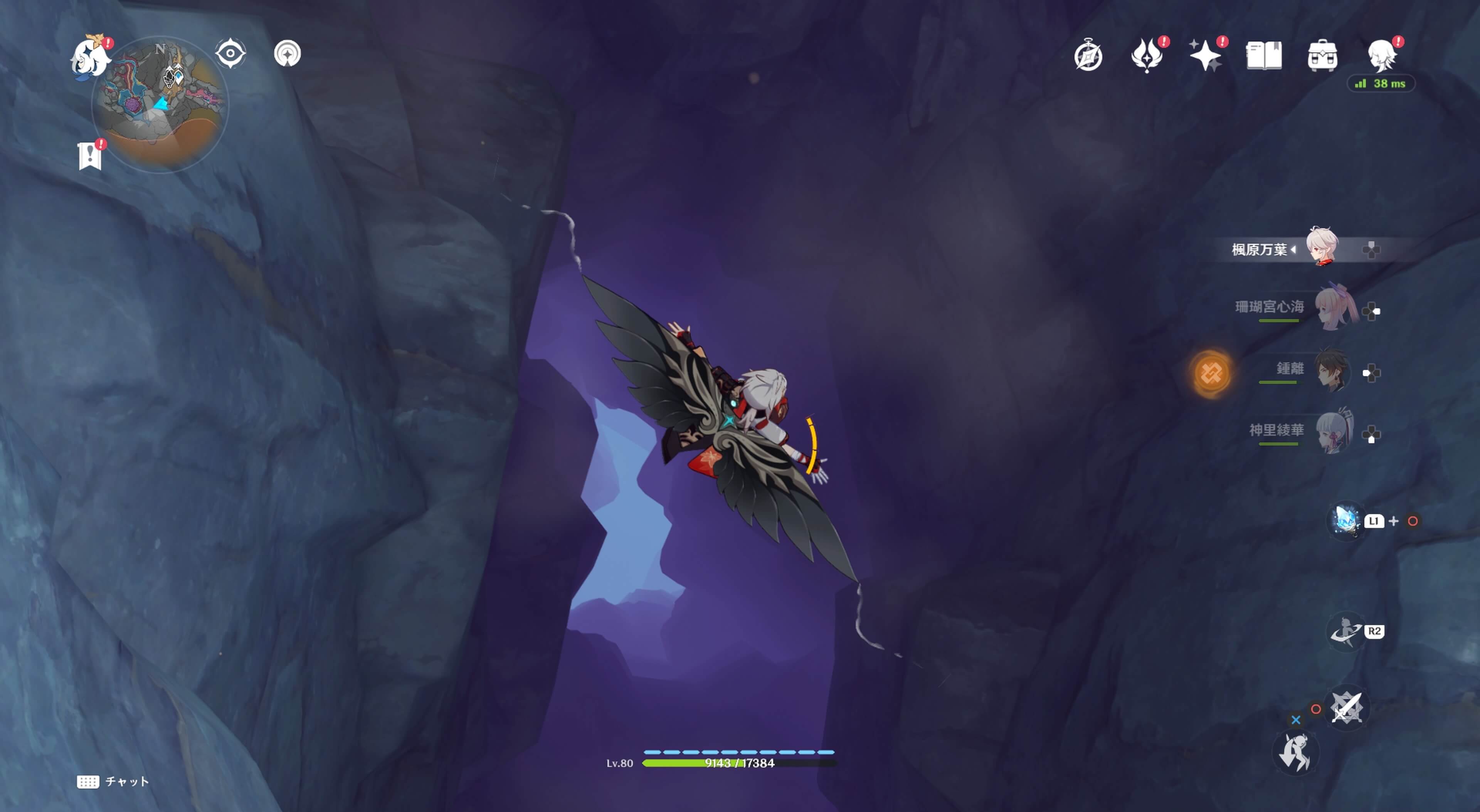Toggle elemental sight eye icon
1480x812 pixels.
pyautogui.click(x=230, y=54)
